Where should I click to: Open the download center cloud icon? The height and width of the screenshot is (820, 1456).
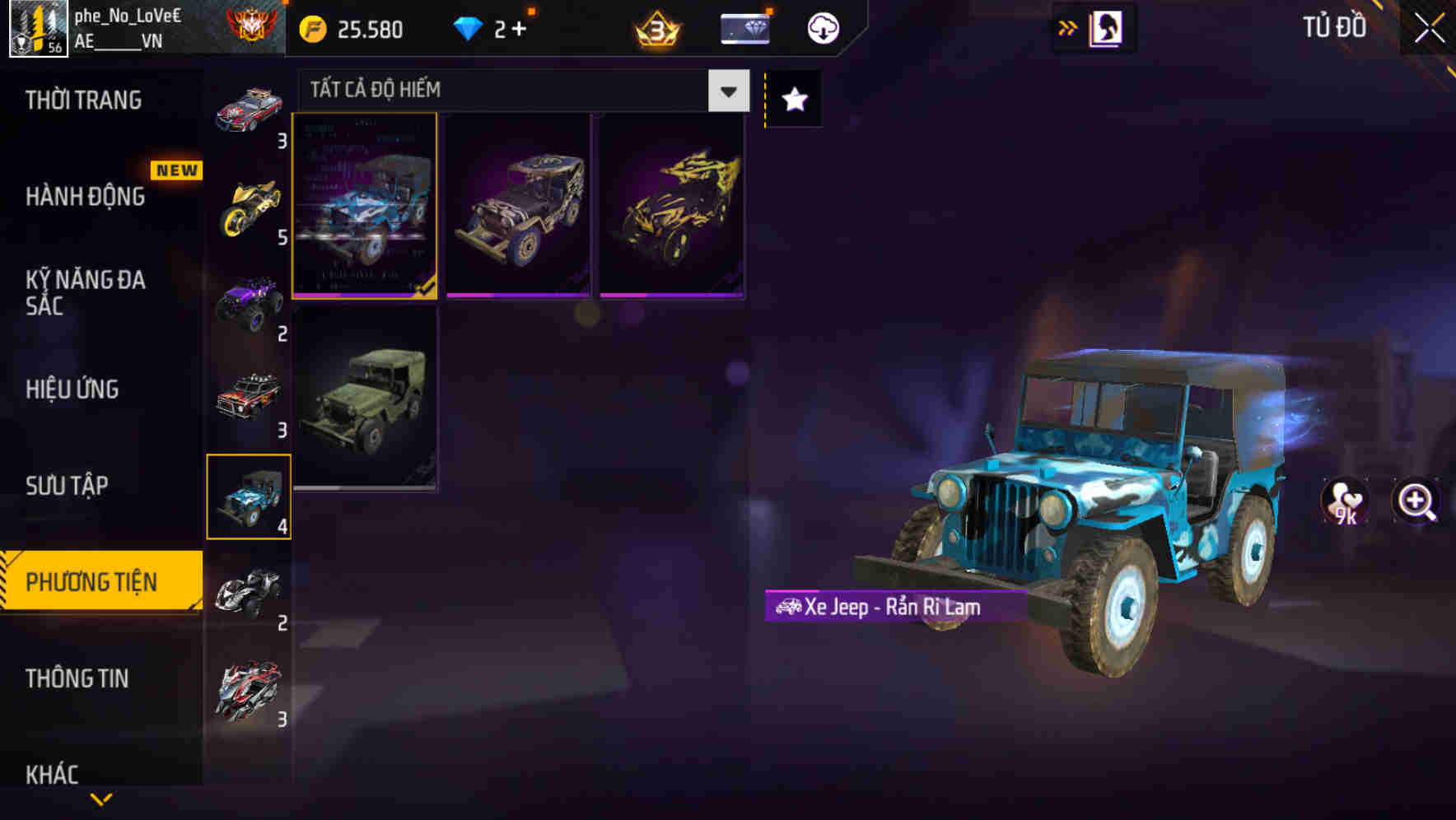[823, 27]
